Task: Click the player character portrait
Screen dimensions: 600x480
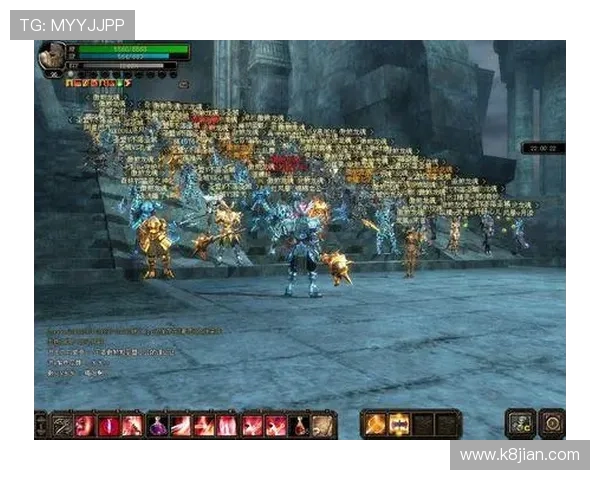Action: tap(52, 57)
